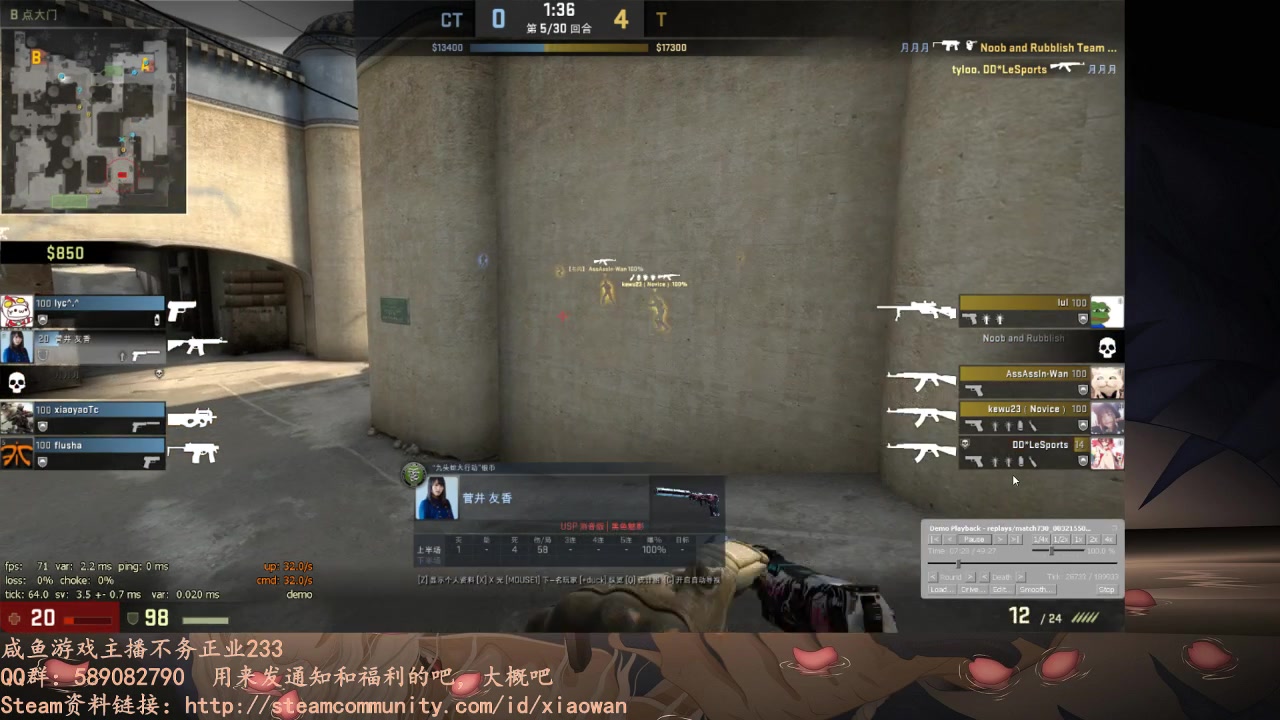Viewport: 1280px width, 720px height.
Task: Skip to the next round
Action: coord(972,577)
